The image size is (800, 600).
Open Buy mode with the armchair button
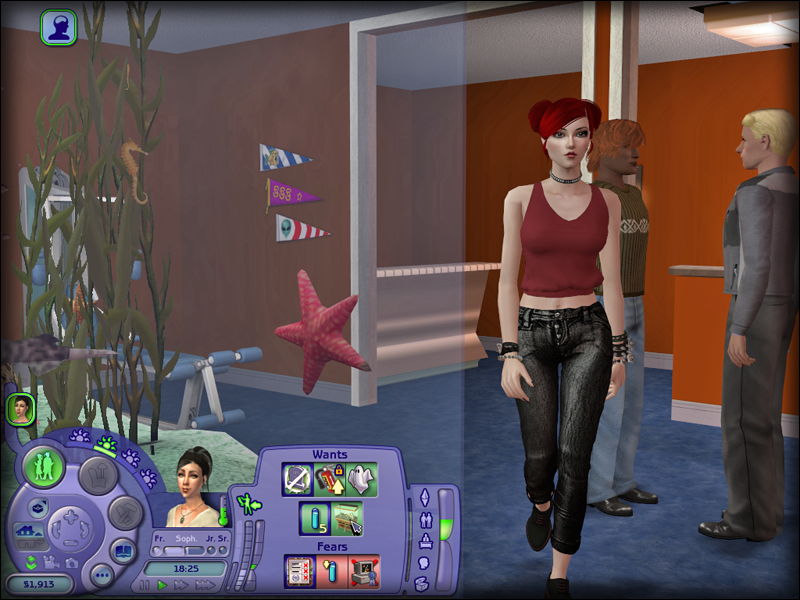(x=98, y=474)
